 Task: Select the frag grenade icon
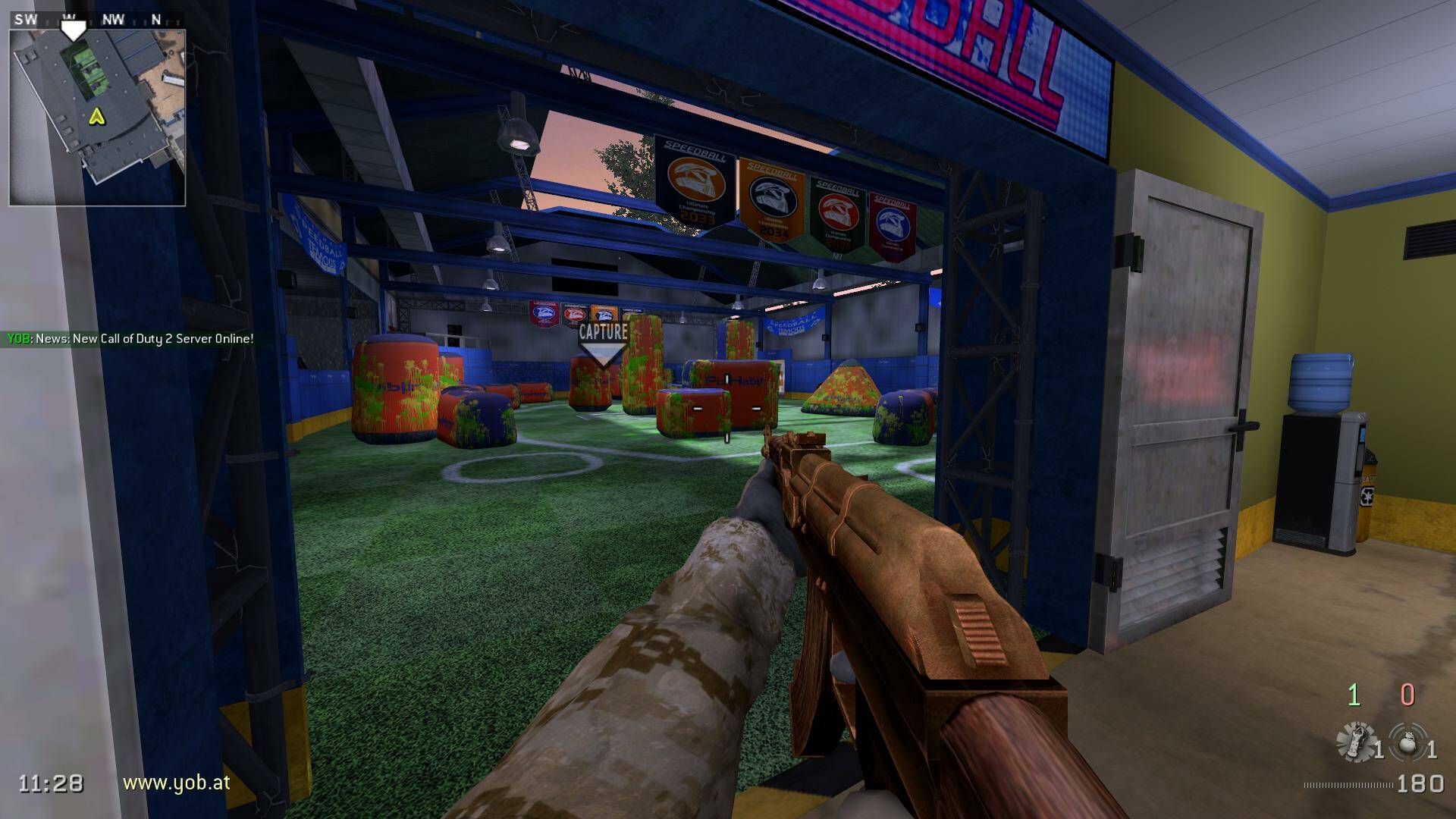click(x=1407, y=742)
